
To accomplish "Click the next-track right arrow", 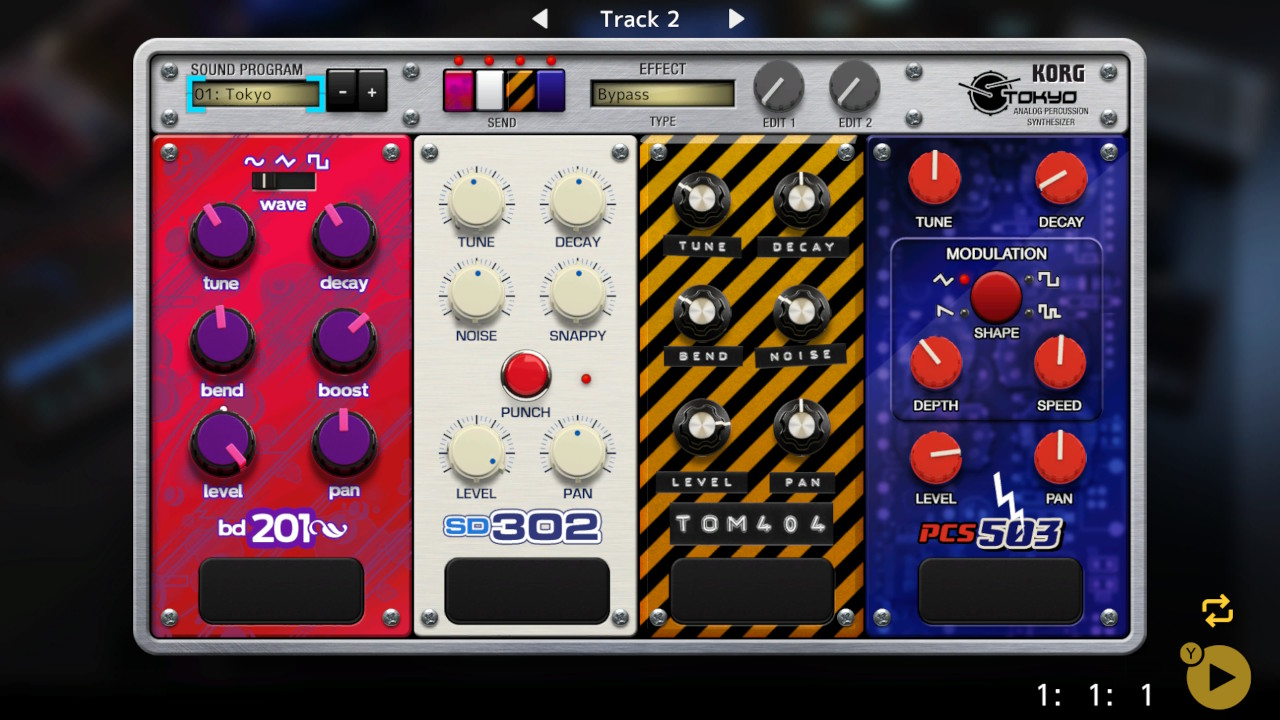I will (737, 18).
